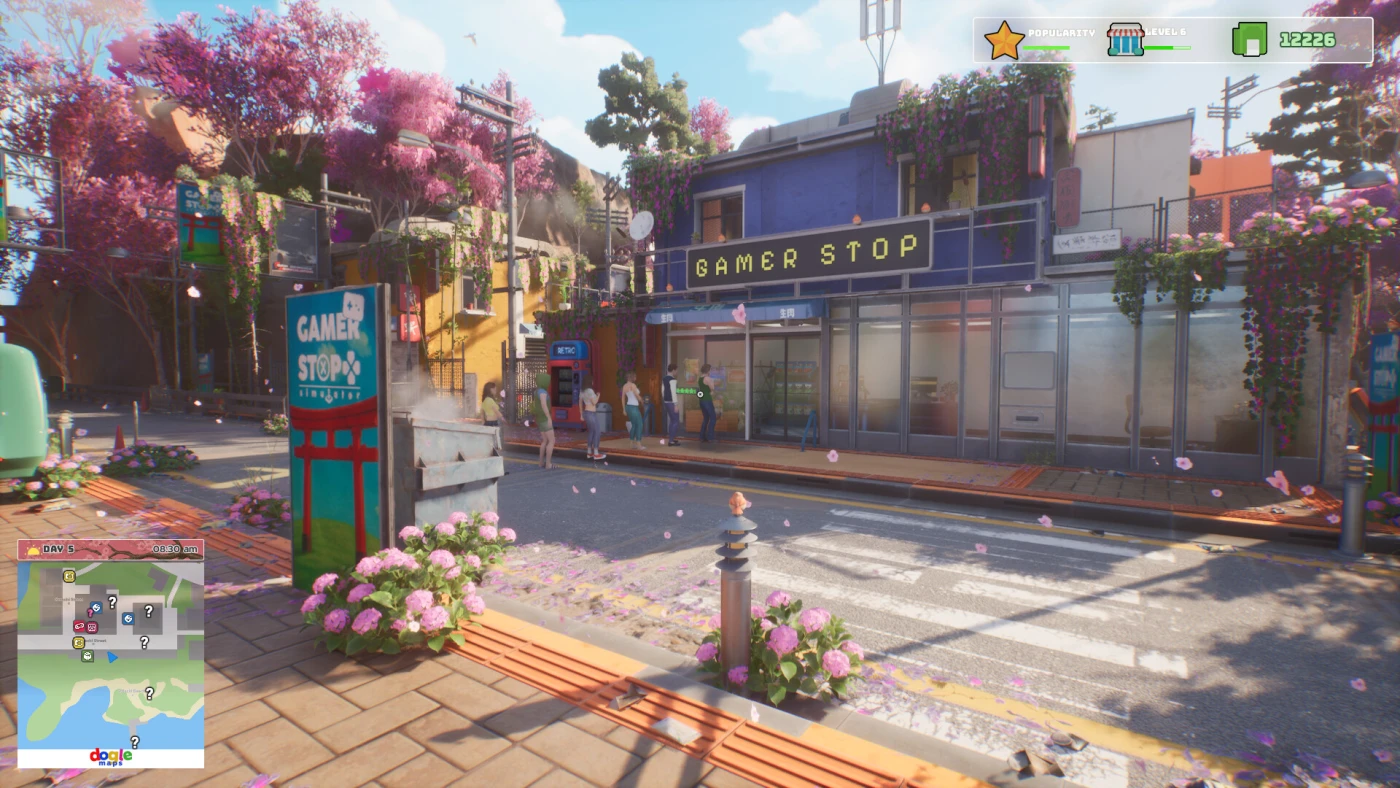This screenshot has width=1400, height=788.
Task: Click the blue player arrow on the minimap
Action: point(112,657)
